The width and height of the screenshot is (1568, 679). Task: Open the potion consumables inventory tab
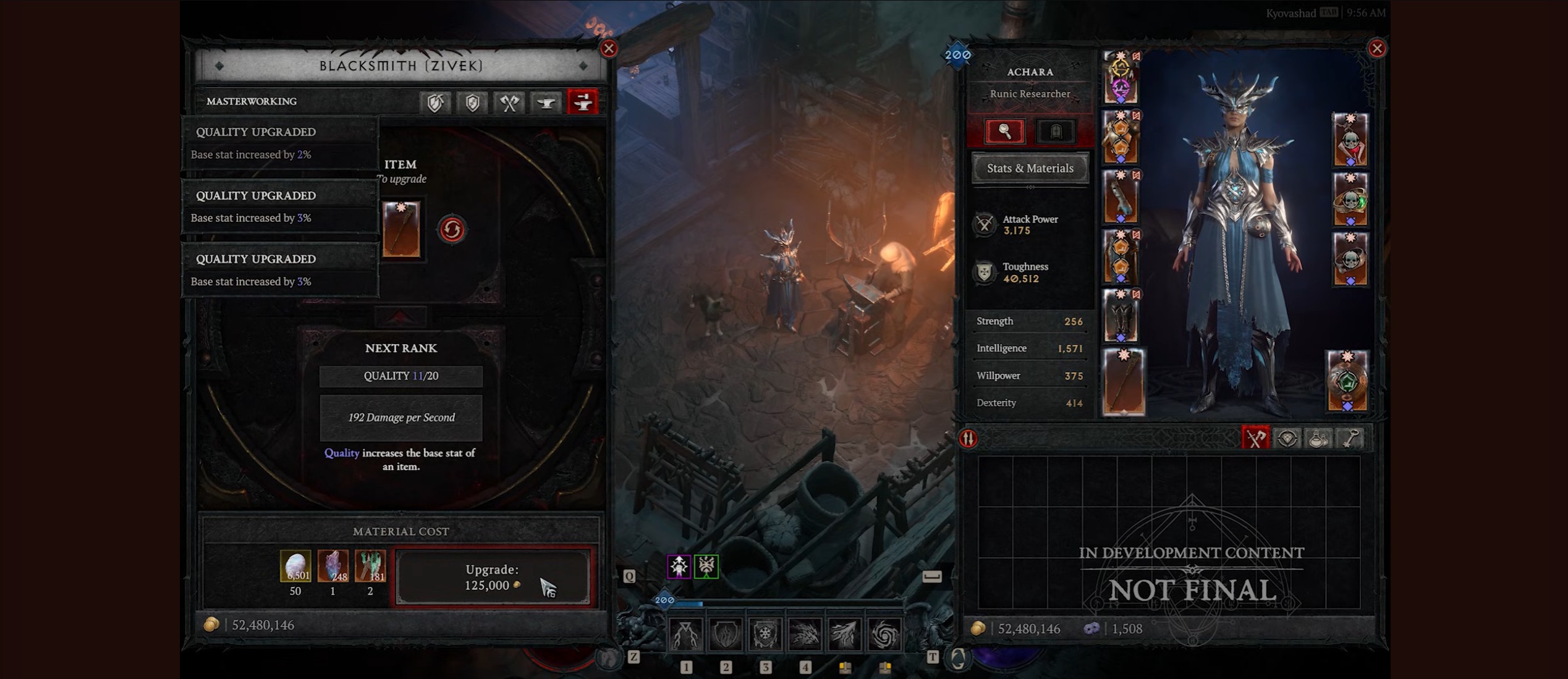[x=1318, y=439]
